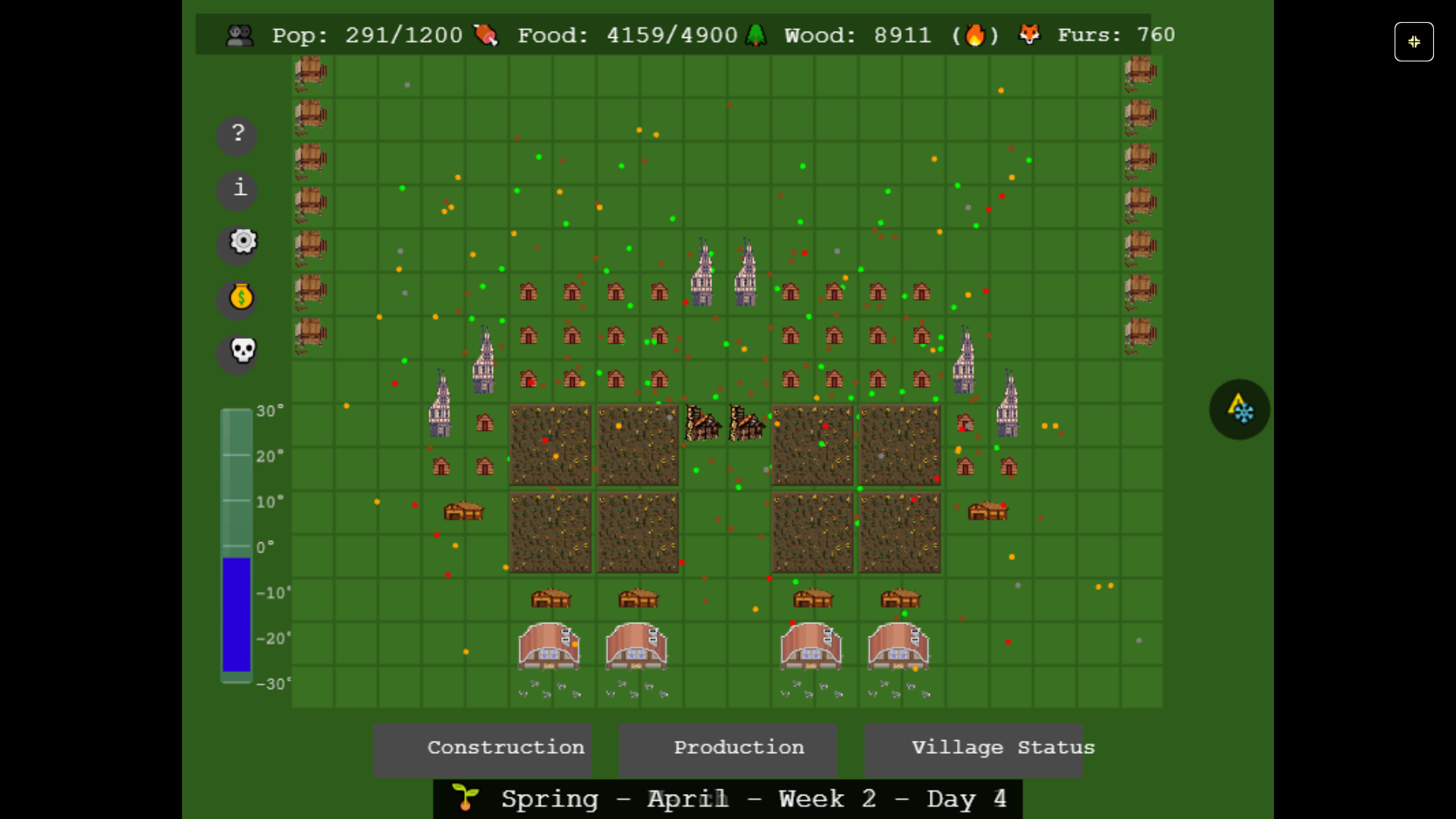This screenshot has width=1456, height=819.
Task: Click the animal icon beside the Food counter
Action: 486,34
